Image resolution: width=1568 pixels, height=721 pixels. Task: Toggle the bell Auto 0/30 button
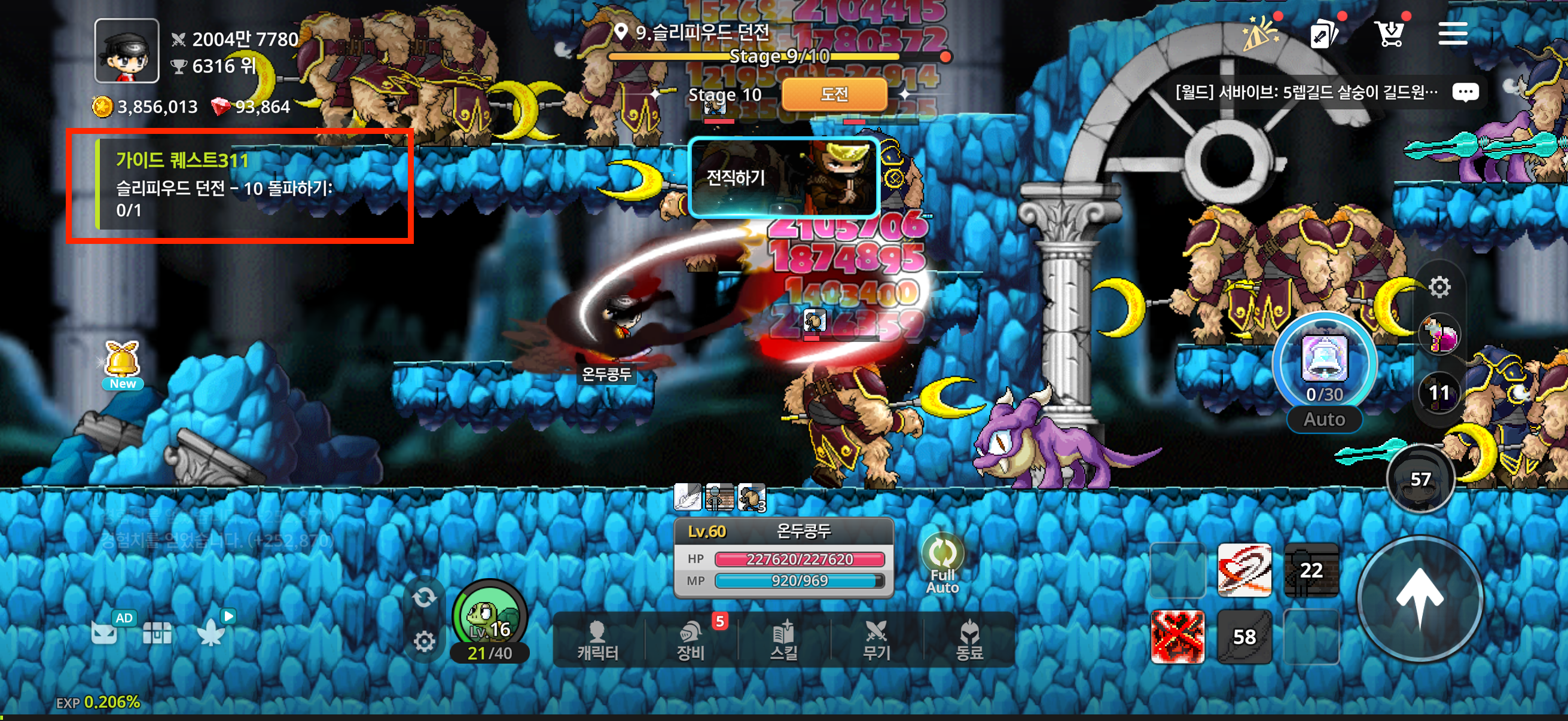[x=1324, y=372]
